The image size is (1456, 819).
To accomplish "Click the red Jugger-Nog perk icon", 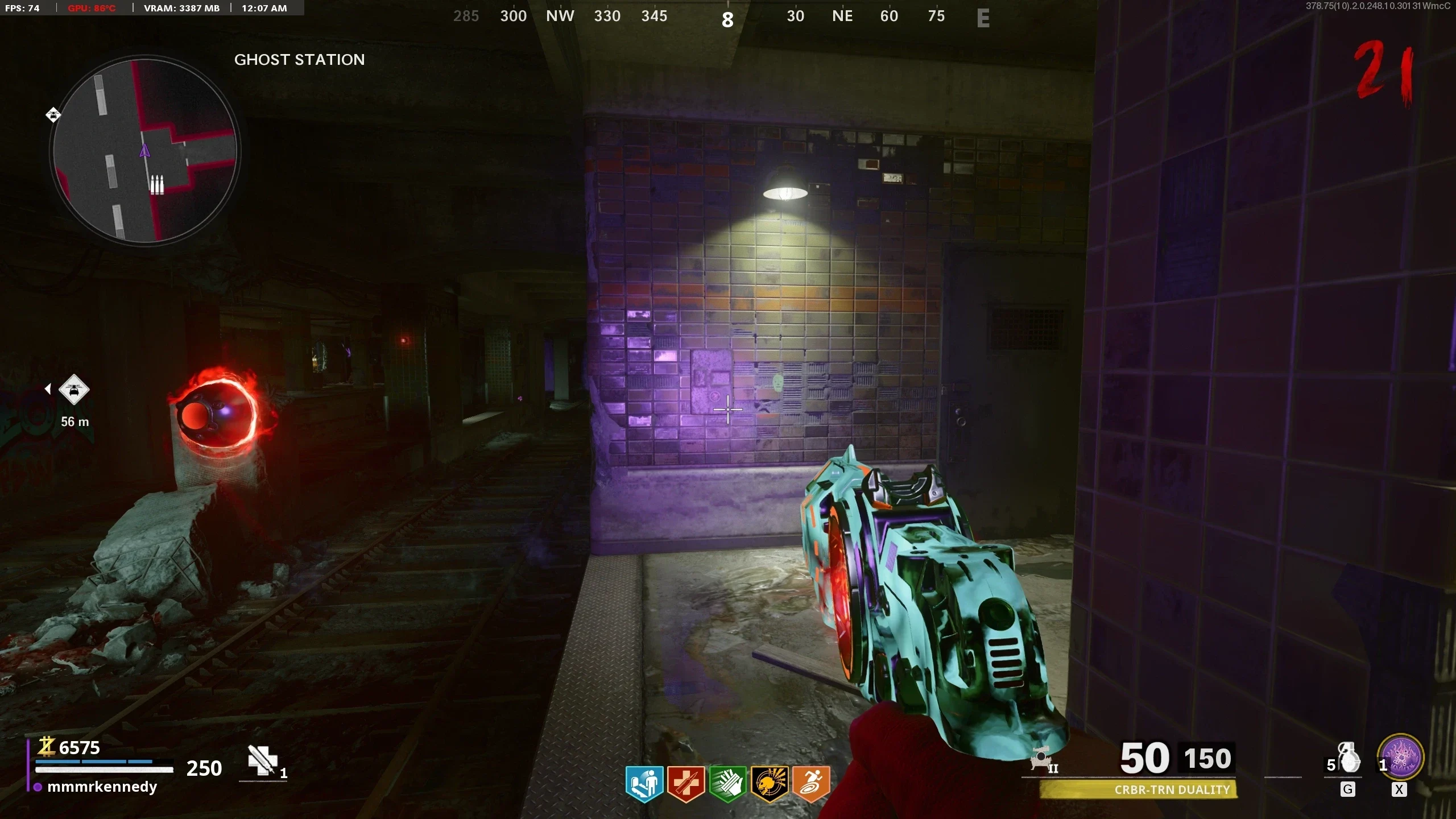I will (x=686, y=784).
